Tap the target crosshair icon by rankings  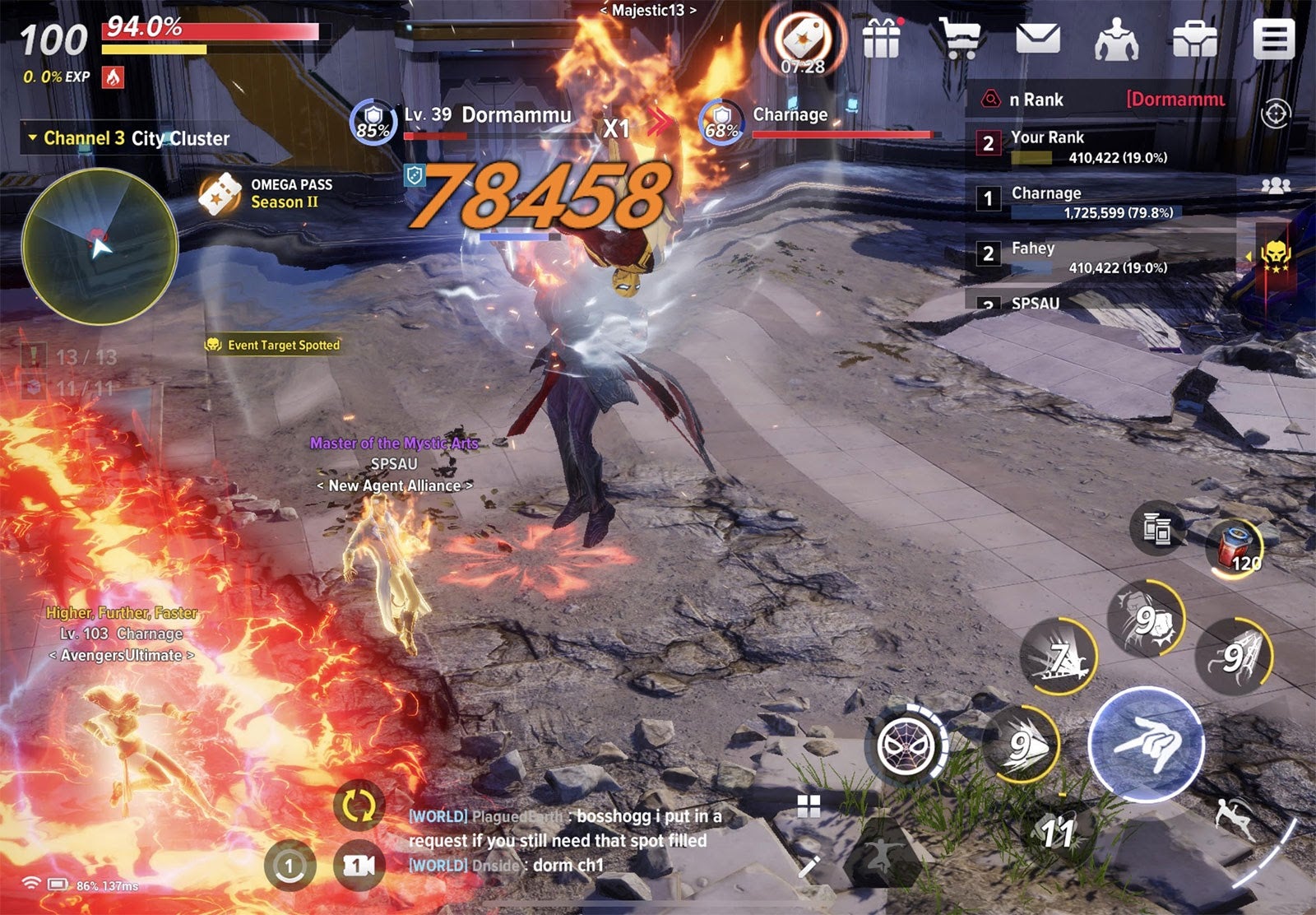coord(1276,114)
